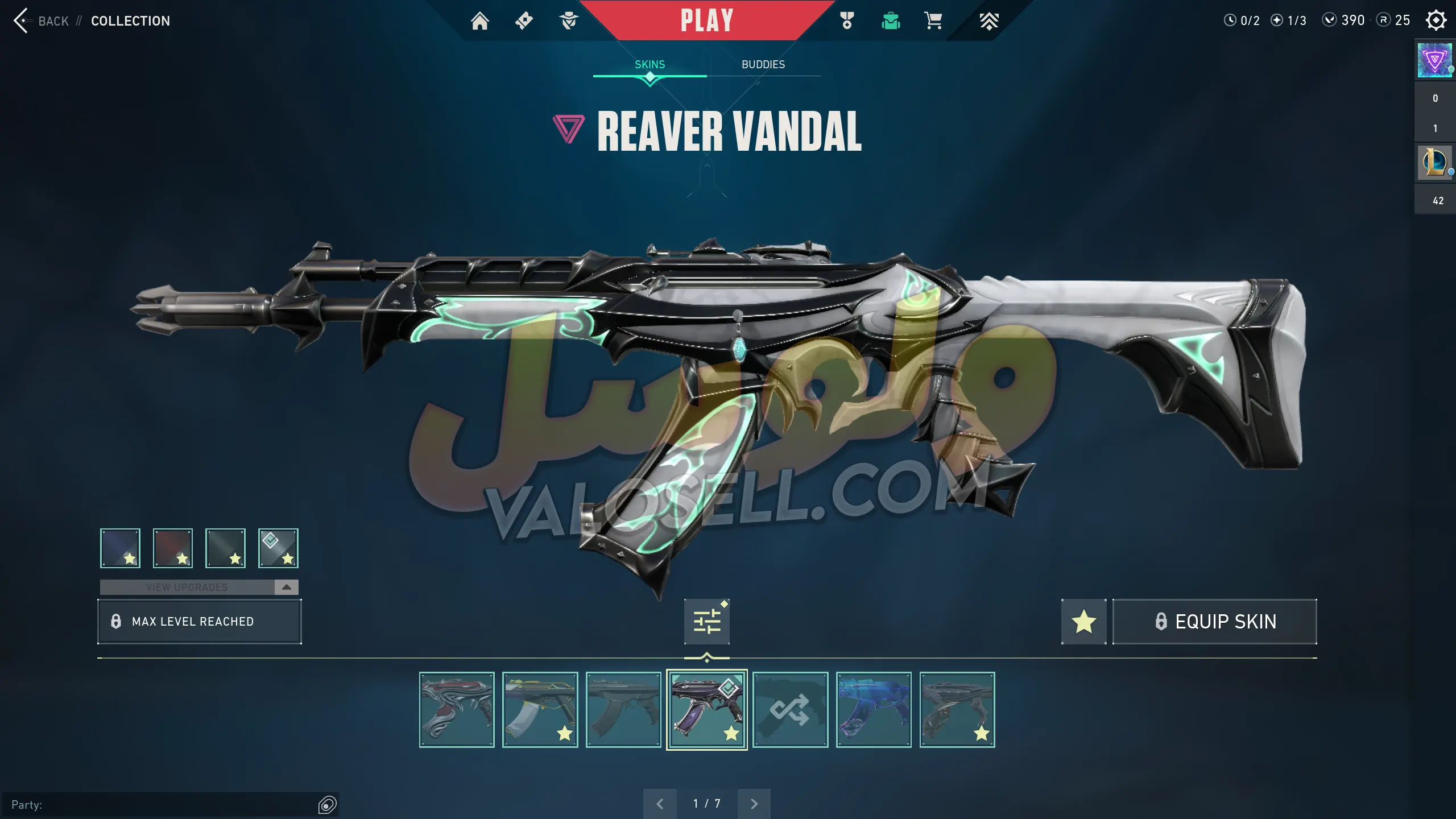1456x819 pixels.
Task: Equip the Reaver Vandal skin
Action: pyautogui.click(x=1214, y=621)
